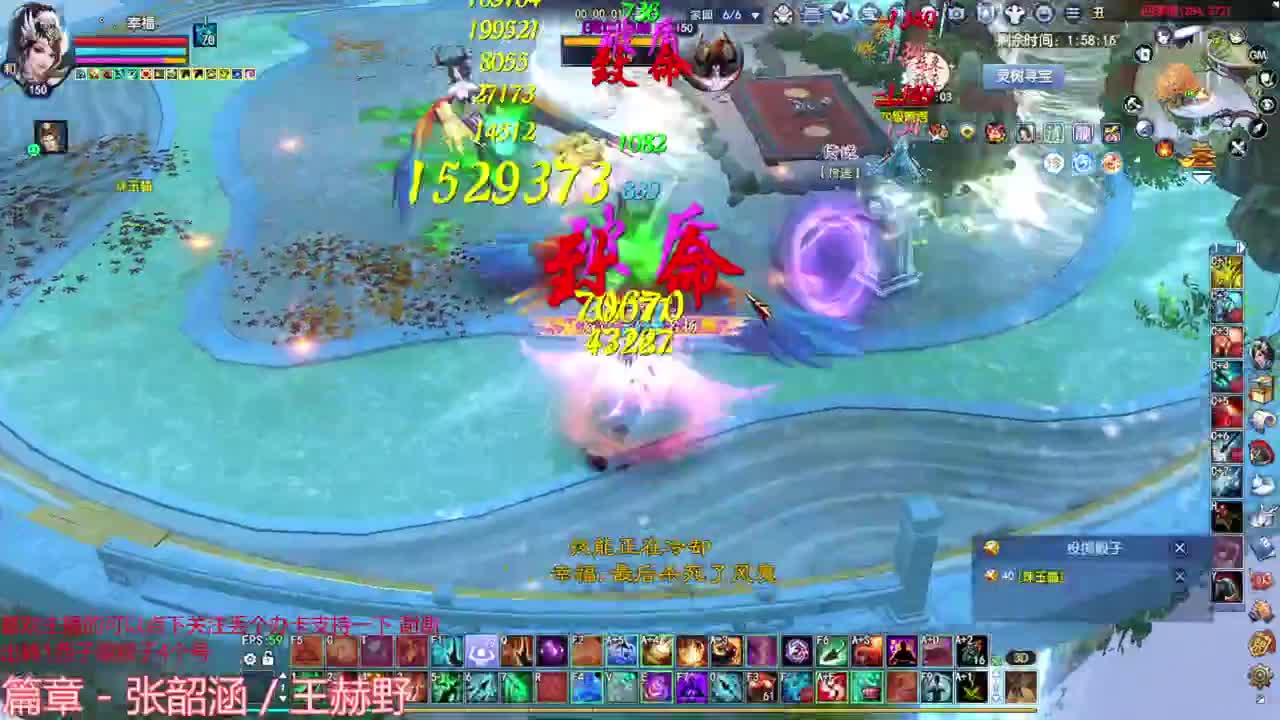
Task: Toggle the hotbar lock icon near the FPS counter
Action: (266, 658)
